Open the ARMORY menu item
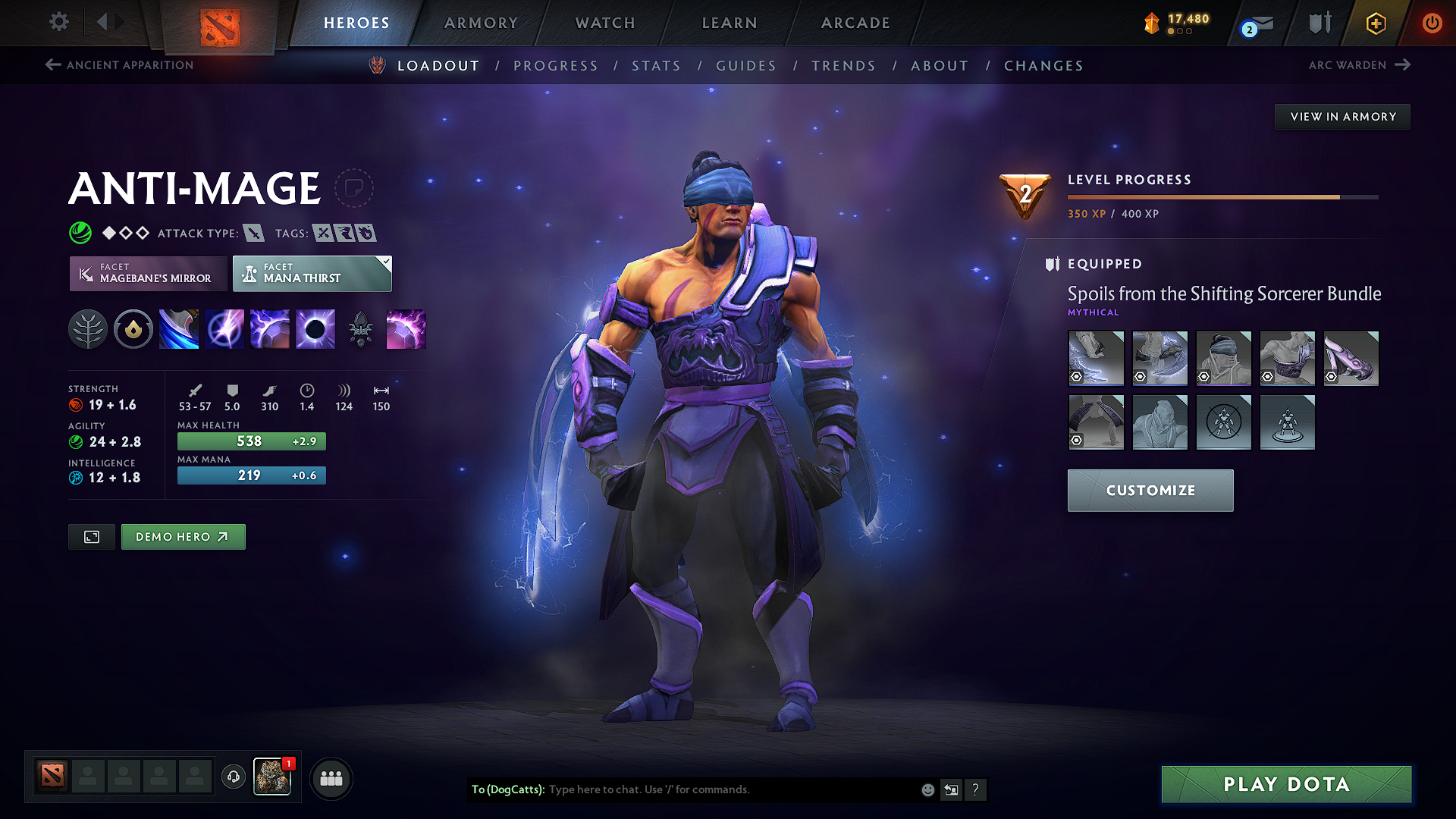1456x819 pixels. point(481,23)
